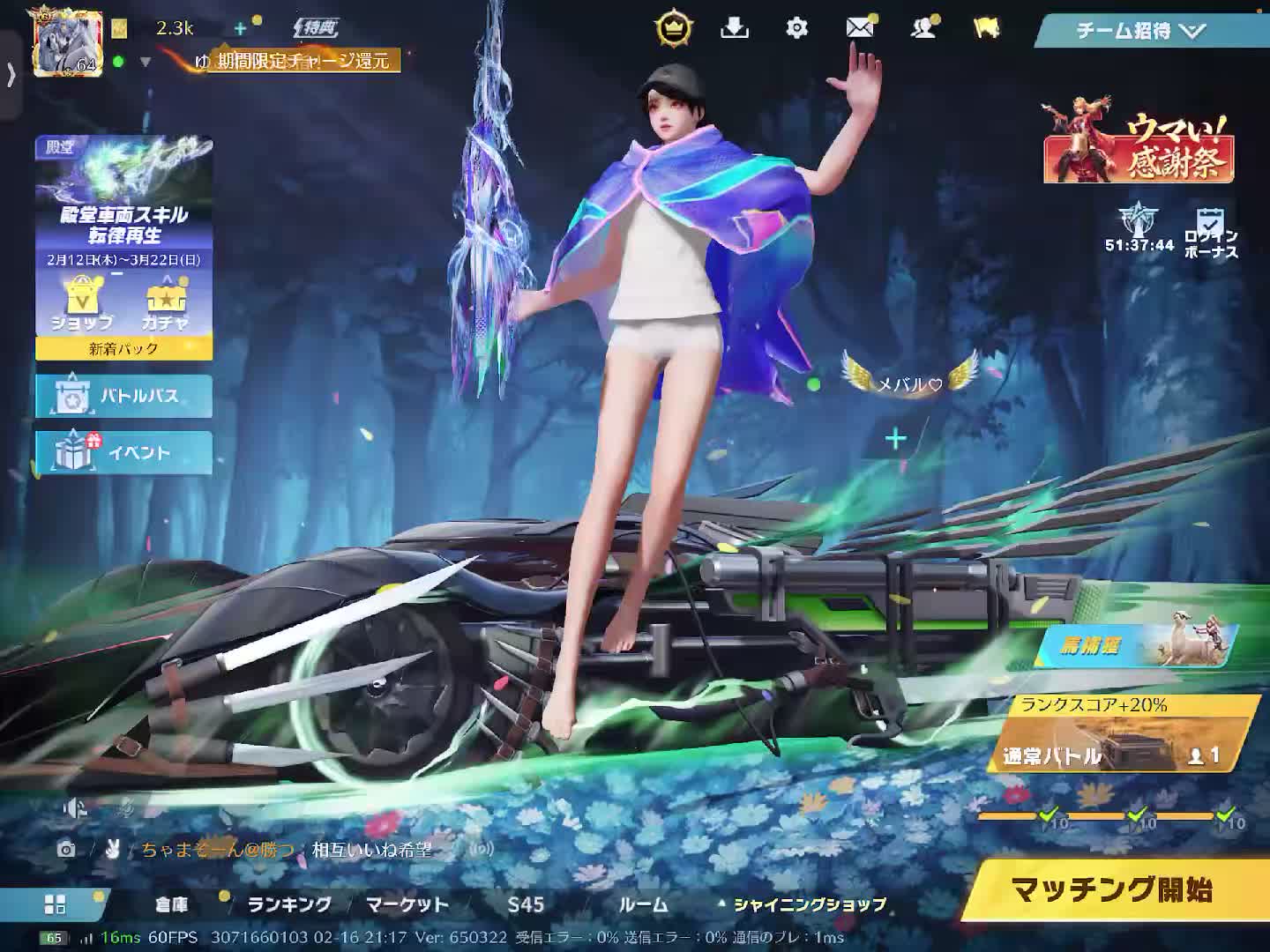Open the ルーム tab
This screenshot has width=1270, height=952.
pyautogui.click(x=643, y=904)
